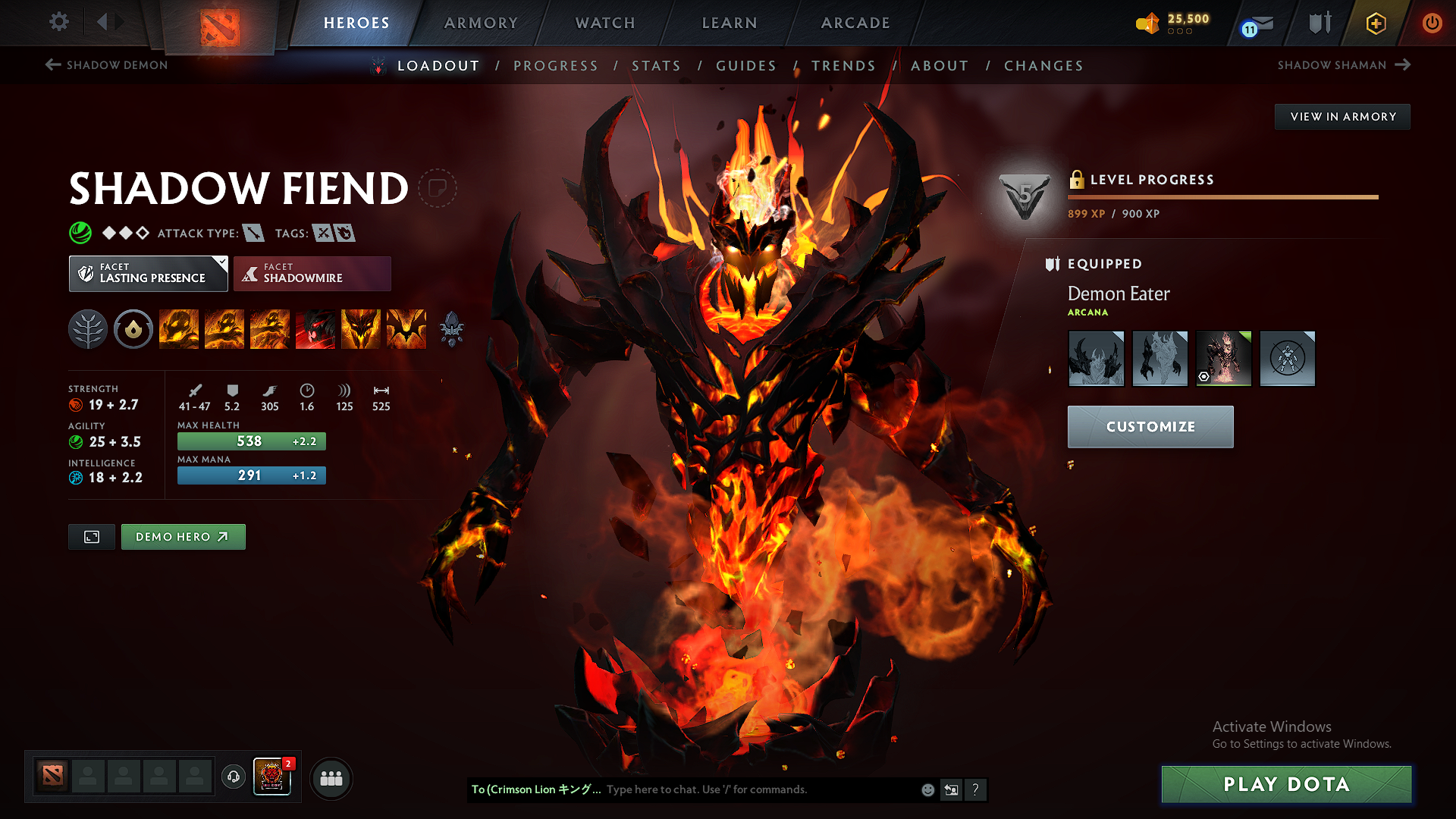
Task: Open the Guides tab
Action: 746,66
